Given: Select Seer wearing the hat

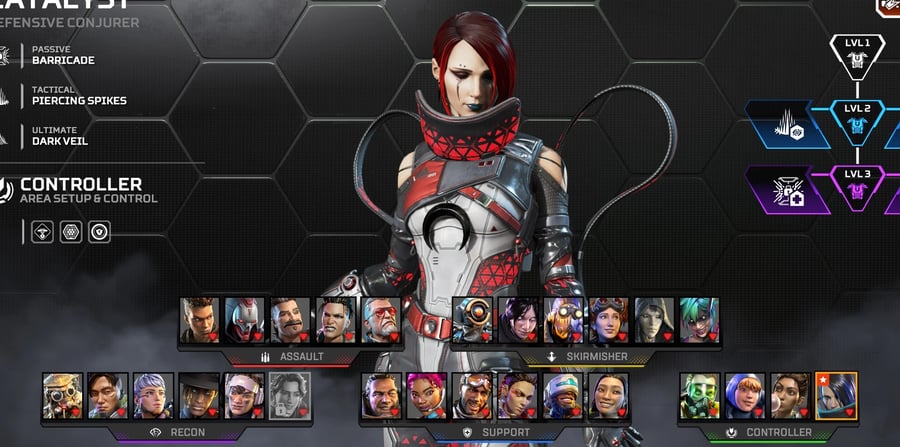Looking at the screenshot, I should [198, 395].
